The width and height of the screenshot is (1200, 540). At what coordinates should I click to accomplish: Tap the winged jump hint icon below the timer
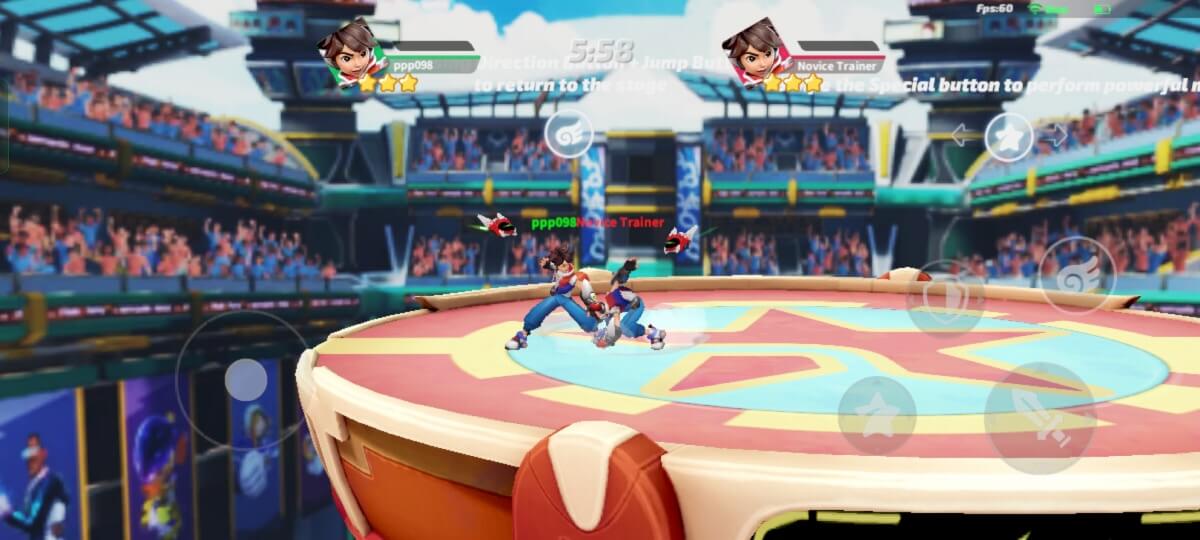pyautogui.click(x=568, y=135)
